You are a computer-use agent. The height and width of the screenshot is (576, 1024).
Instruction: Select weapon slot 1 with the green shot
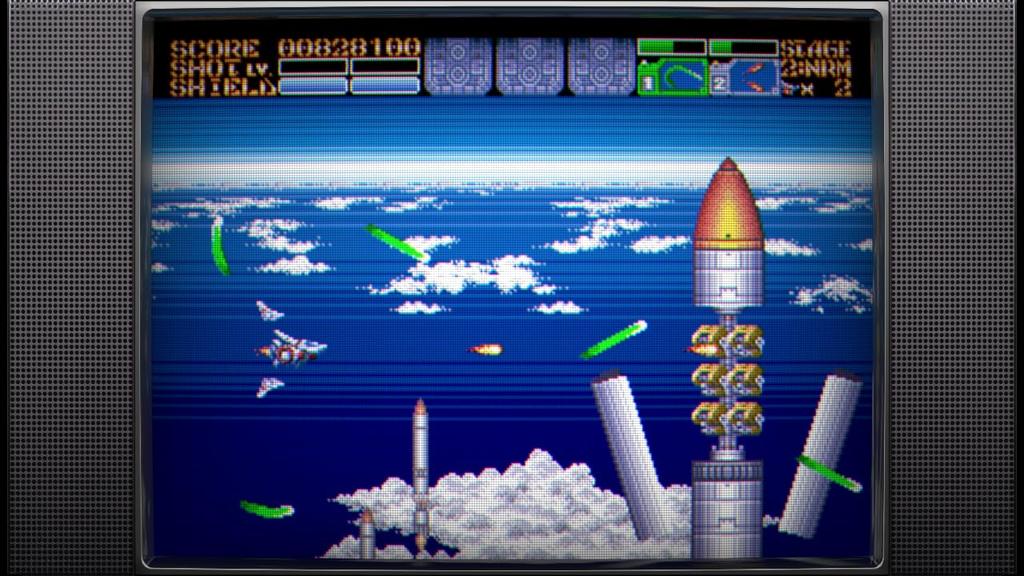672,77
